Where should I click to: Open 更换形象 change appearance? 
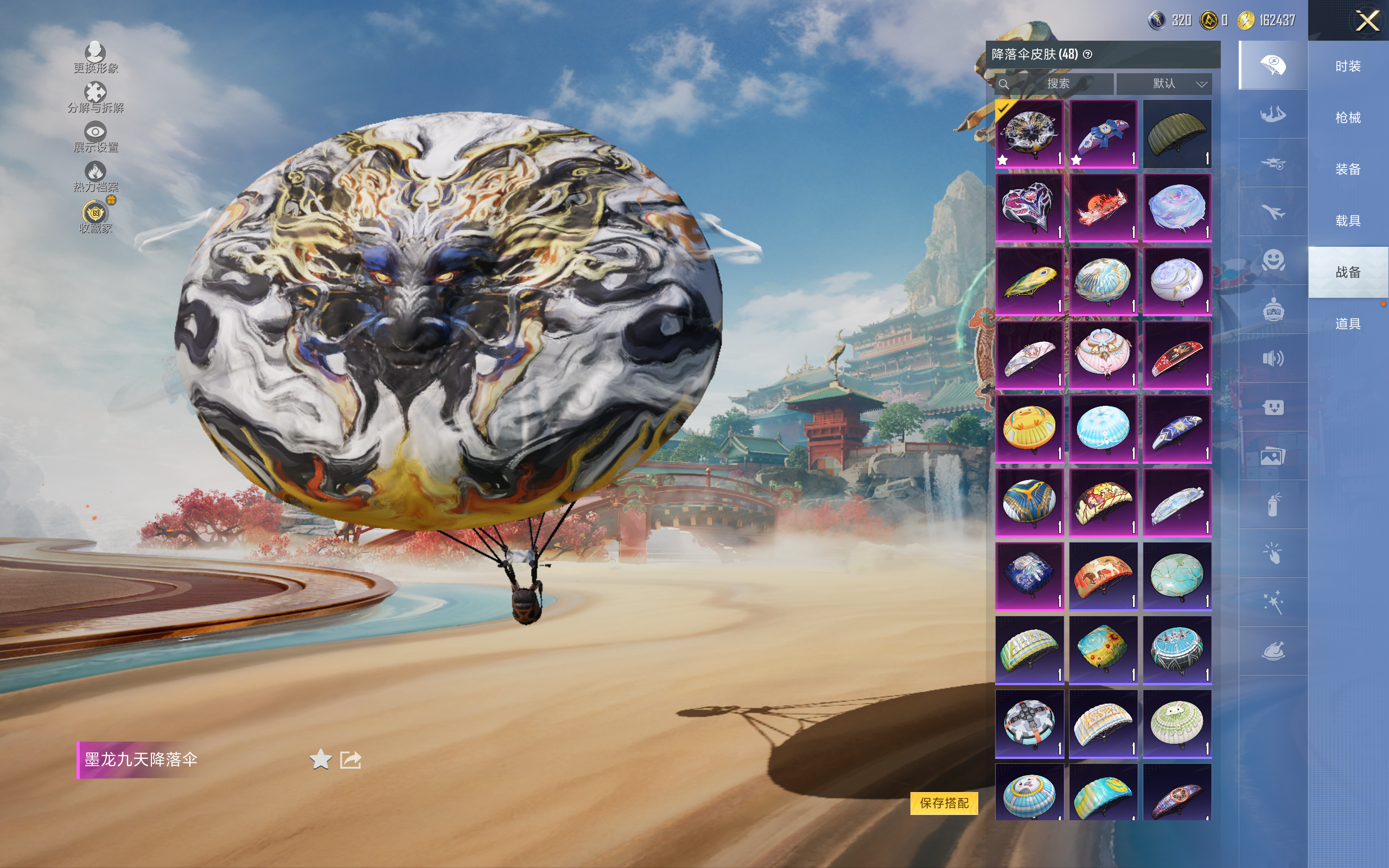(95, 58)
